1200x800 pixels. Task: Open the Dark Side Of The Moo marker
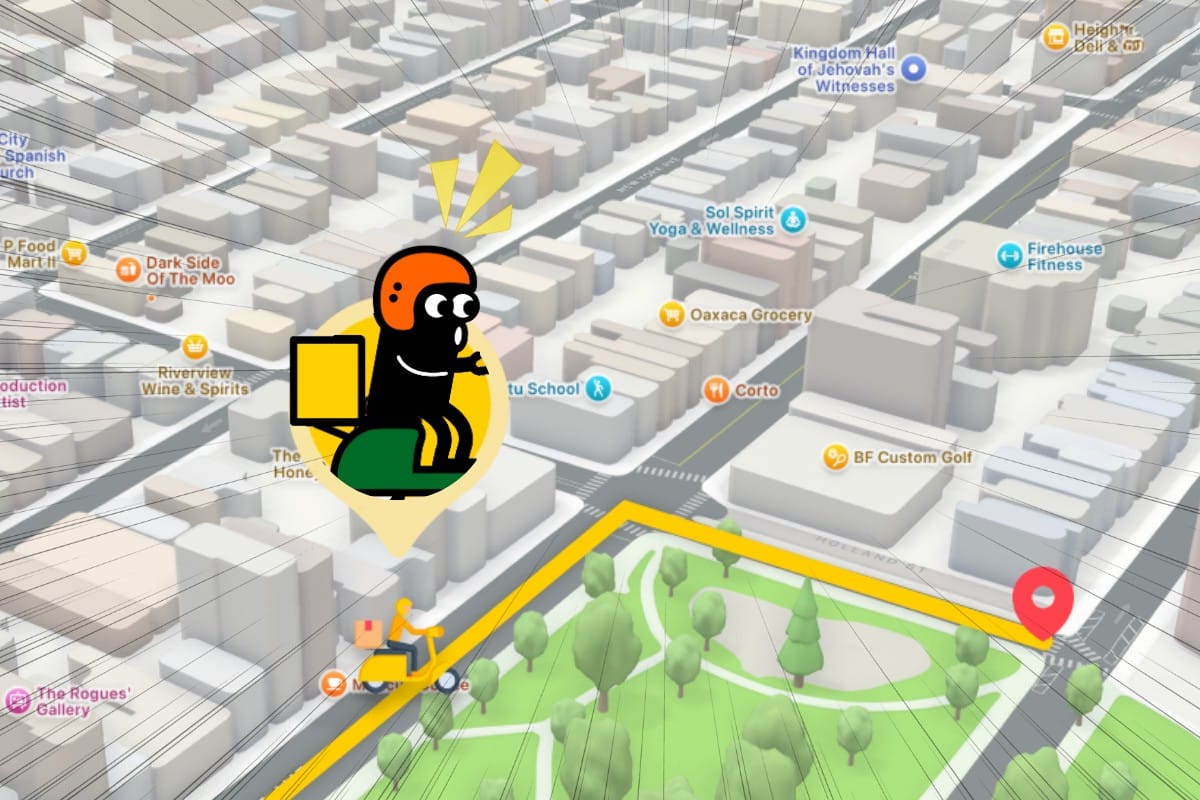click(x=127, y=268)
